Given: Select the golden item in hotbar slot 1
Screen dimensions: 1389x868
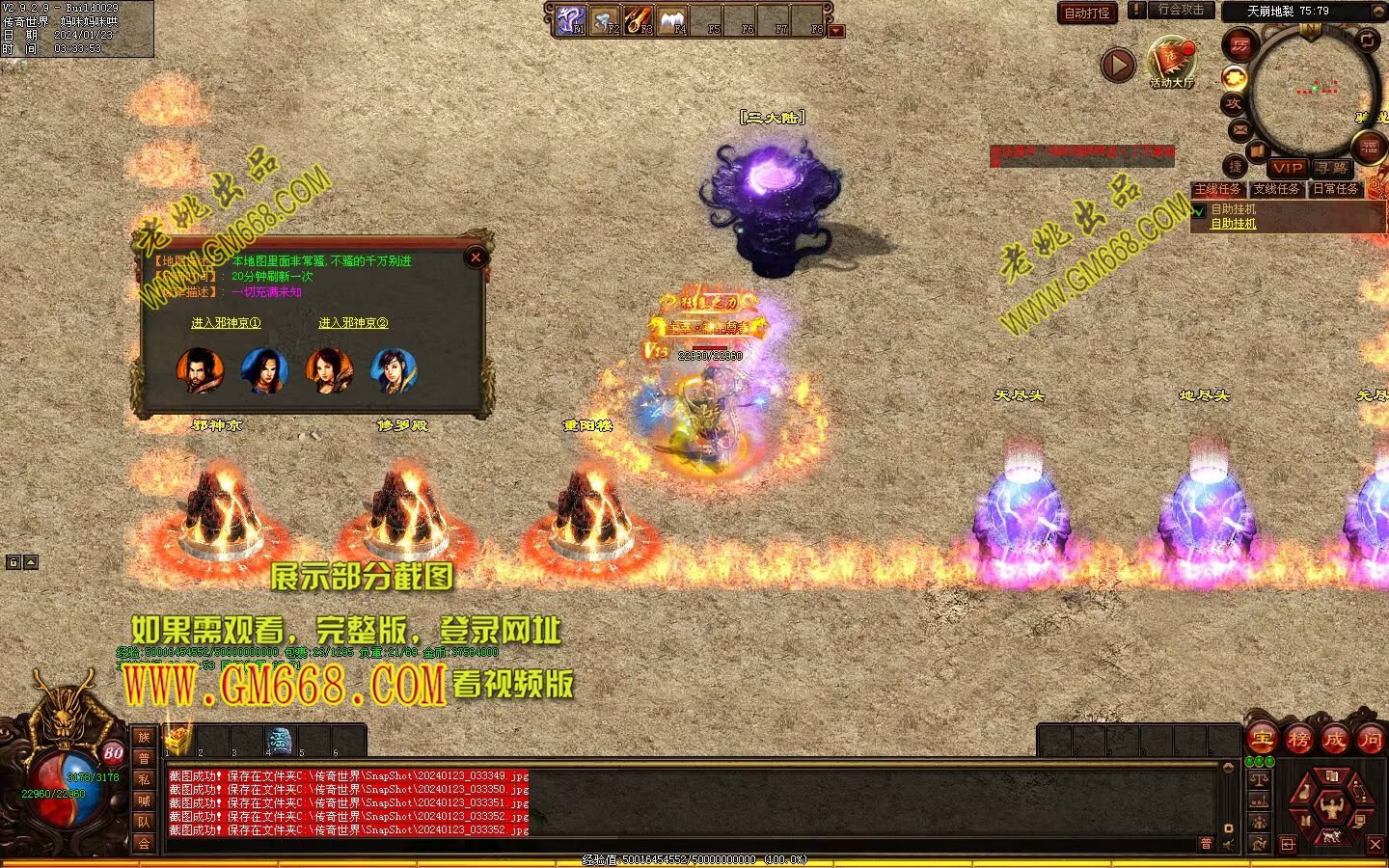Looking at the screenshot, I should (177, 741).
